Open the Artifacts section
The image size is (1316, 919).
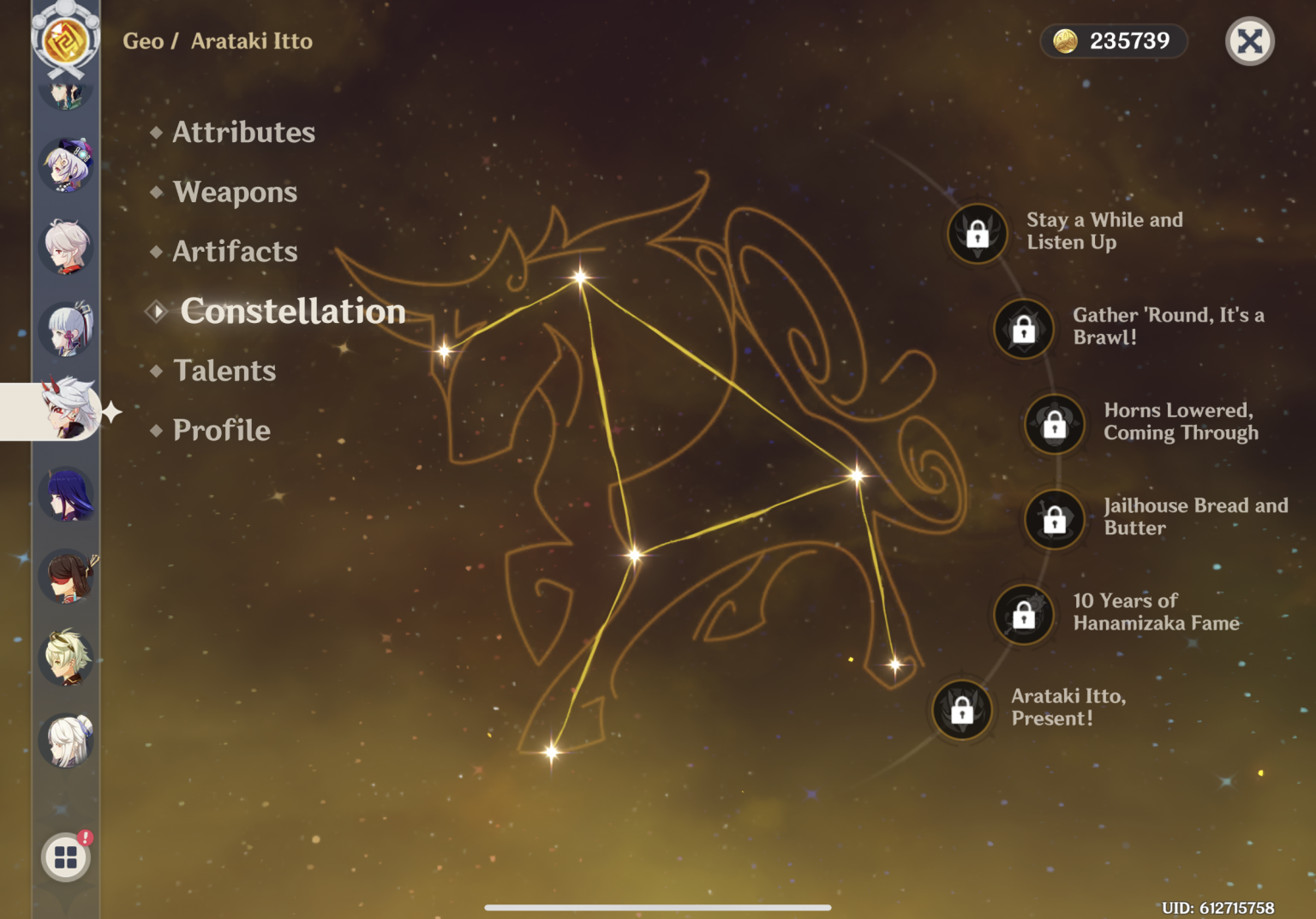pyautogui.click(x=234, y=251)
